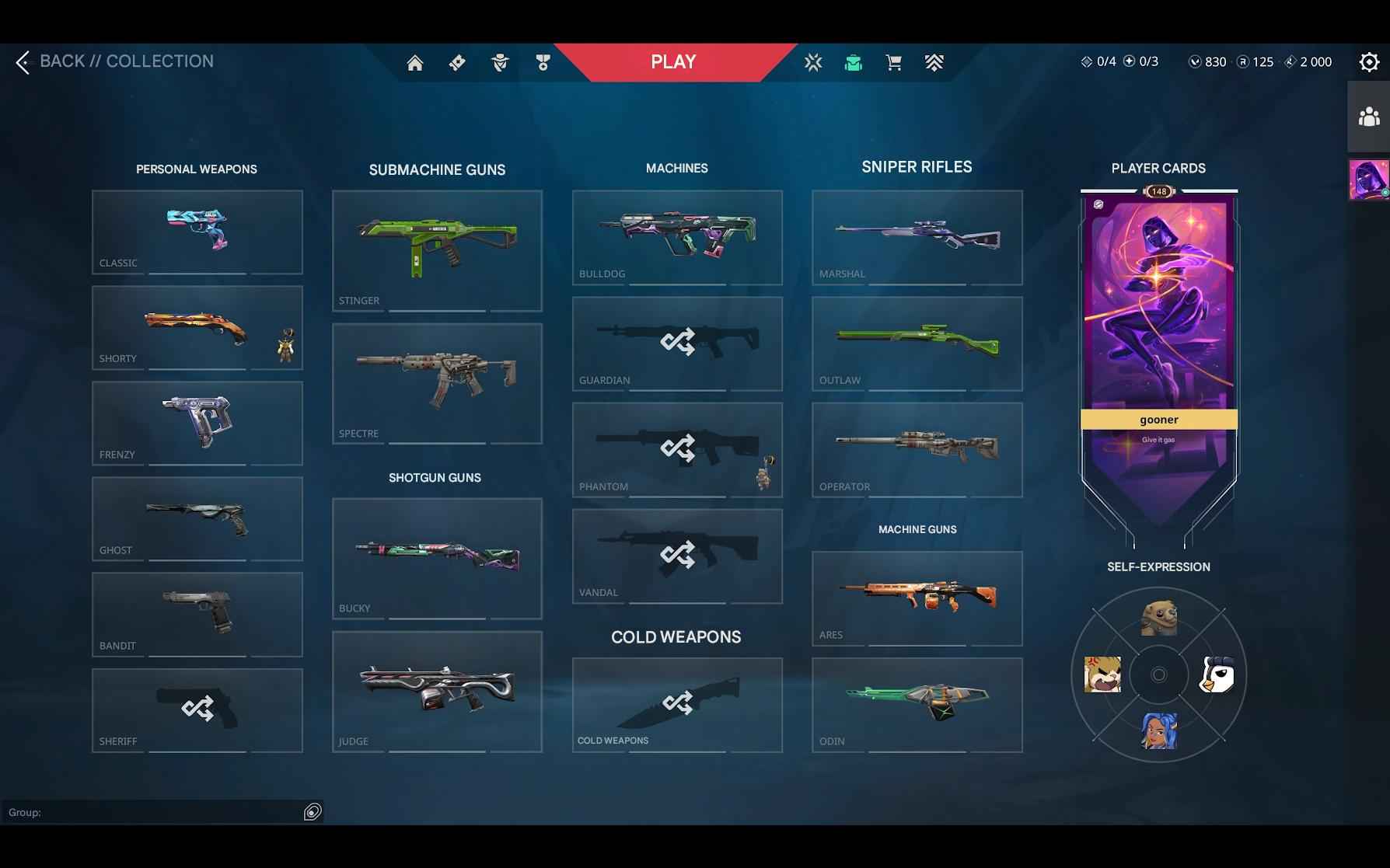Click the Esports hub icon

point(813,62)
